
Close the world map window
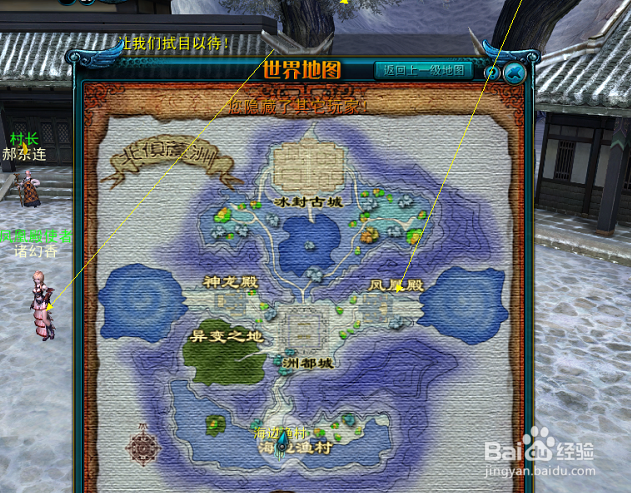pyautogui.click(x=514, y=72)
